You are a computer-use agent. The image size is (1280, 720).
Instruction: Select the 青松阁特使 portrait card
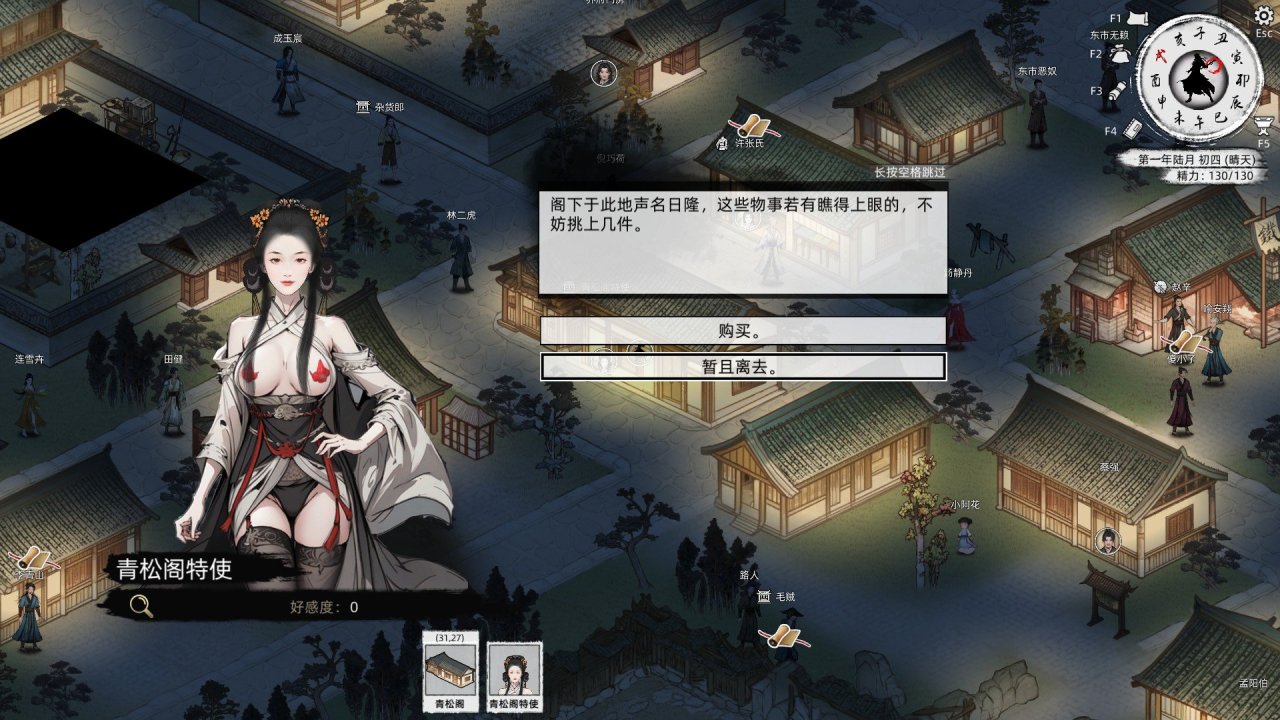click(514, 672)
